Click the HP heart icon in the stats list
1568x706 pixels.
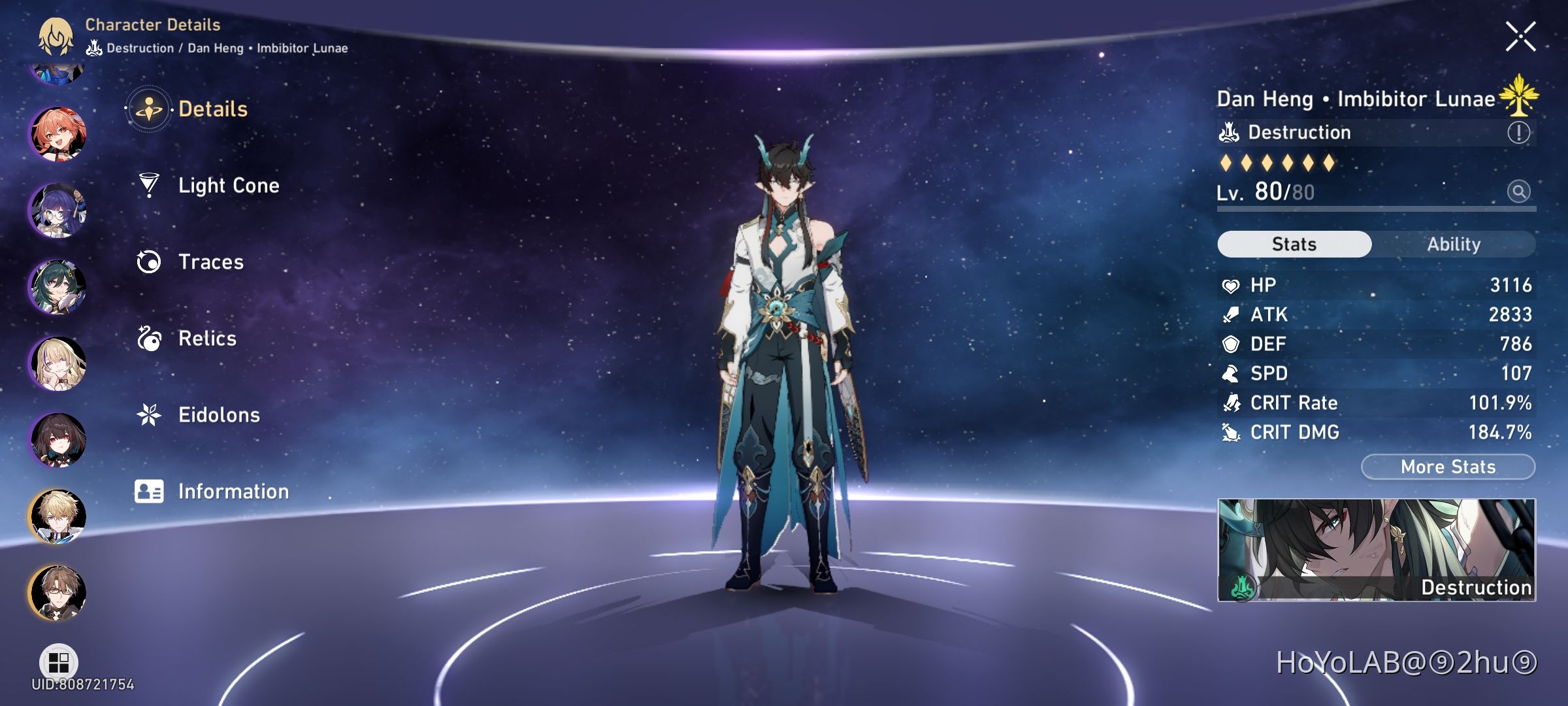coord(1231,284)
